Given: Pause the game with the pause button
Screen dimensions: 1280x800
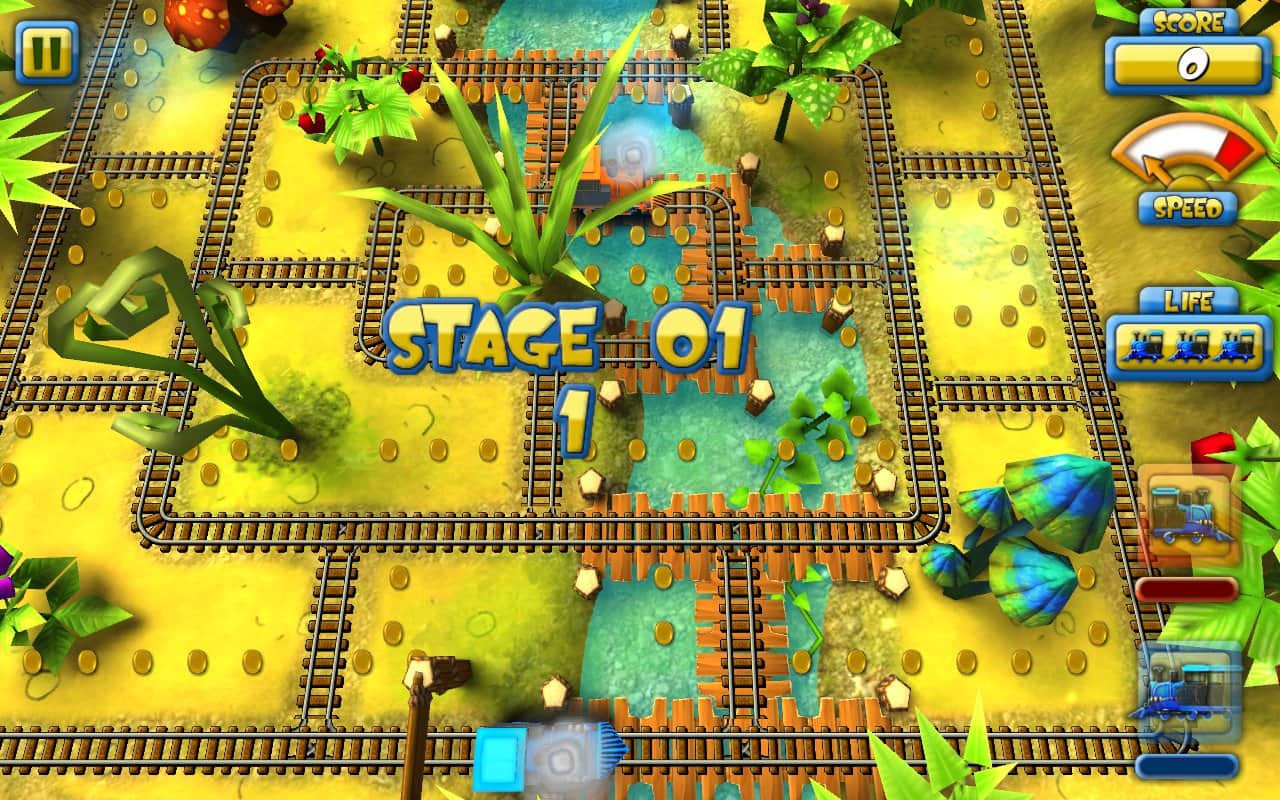Looking at the screenshot, I should pos(47,52).
